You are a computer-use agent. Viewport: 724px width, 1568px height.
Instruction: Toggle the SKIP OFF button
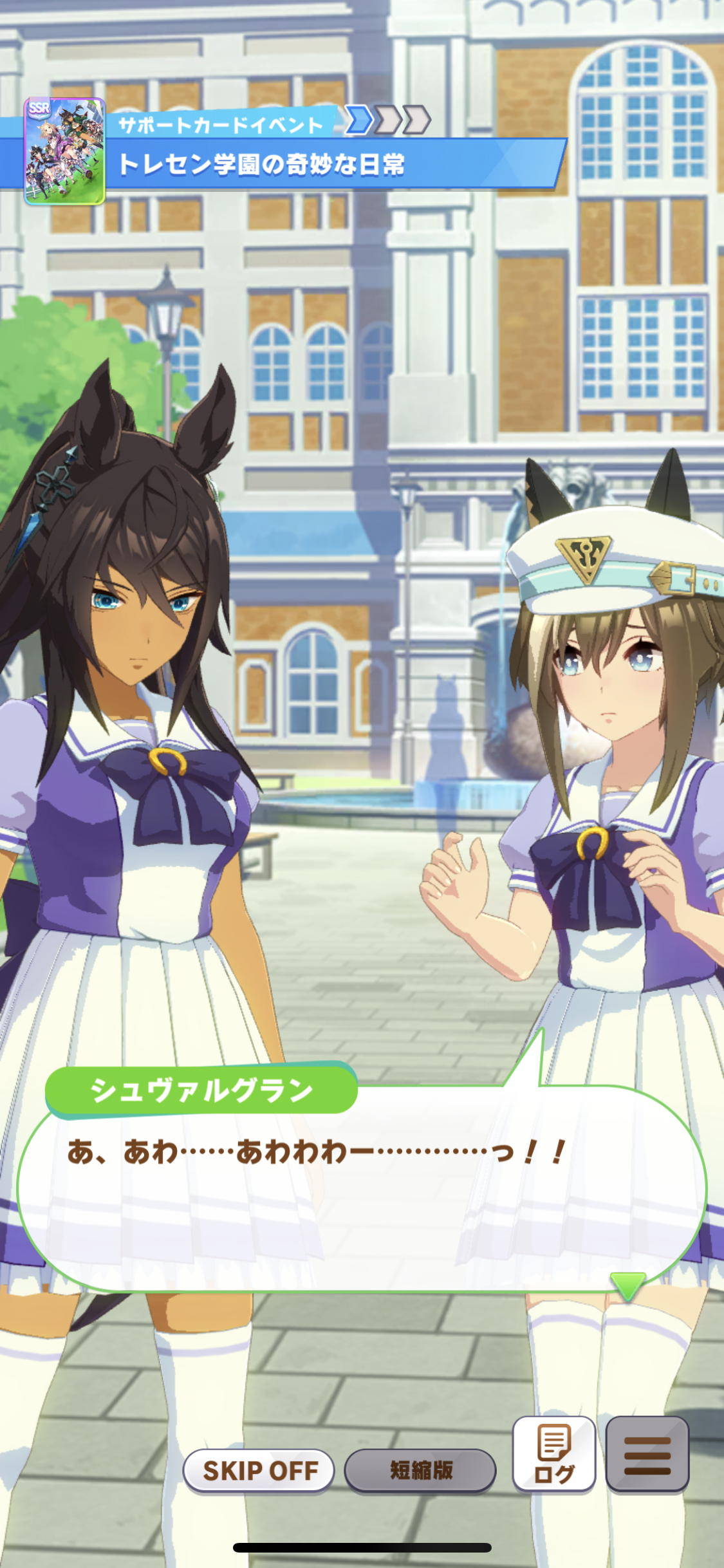pyautogui.click(x=259, y=1470)
